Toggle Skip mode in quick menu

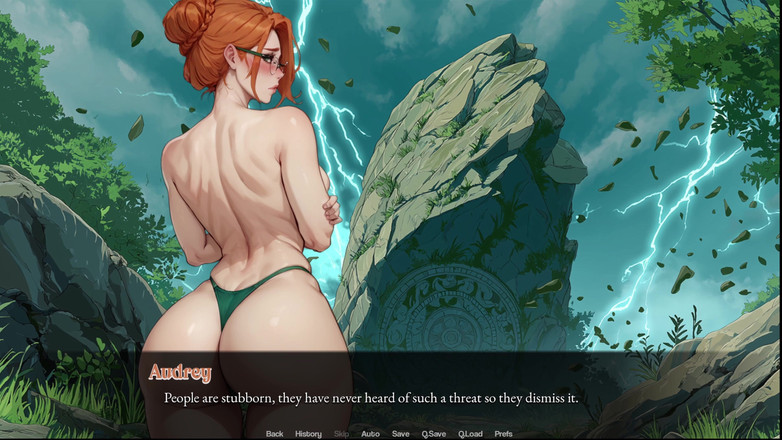click(341, 434)
